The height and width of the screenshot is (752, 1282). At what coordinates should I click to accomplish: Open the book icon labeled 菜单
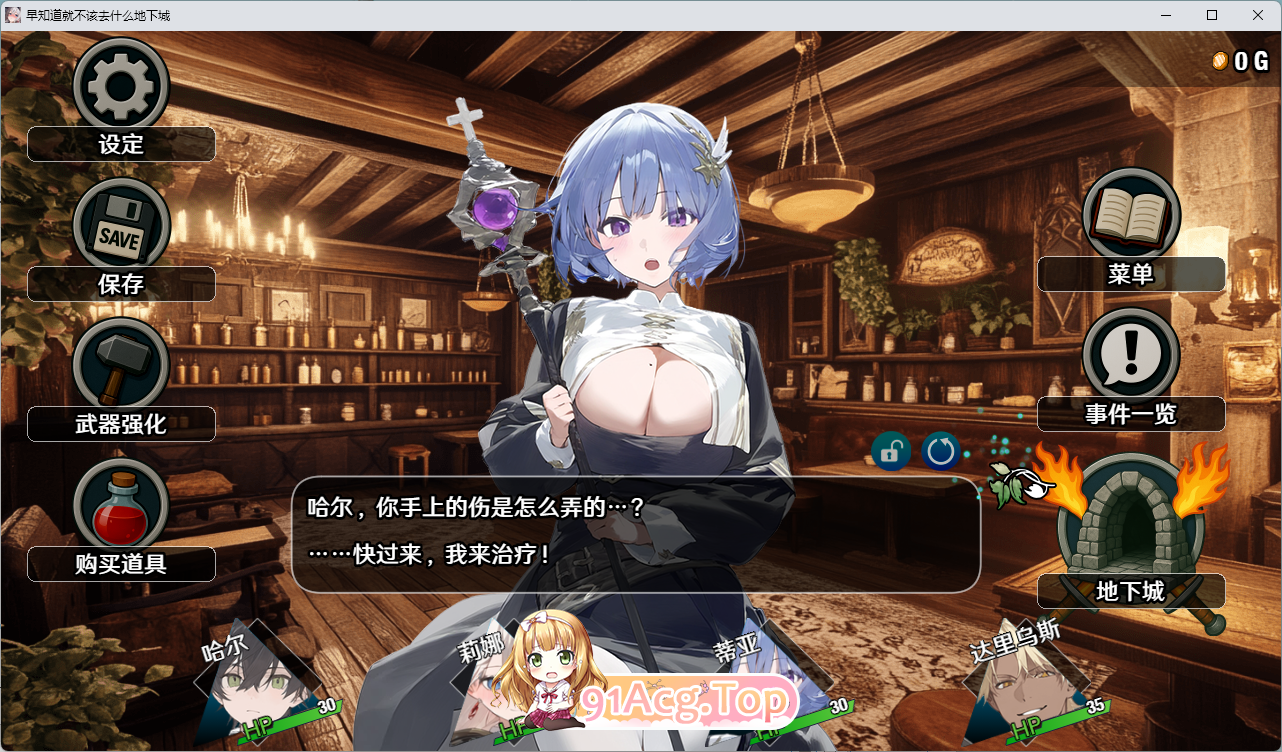coord(1130,213)
